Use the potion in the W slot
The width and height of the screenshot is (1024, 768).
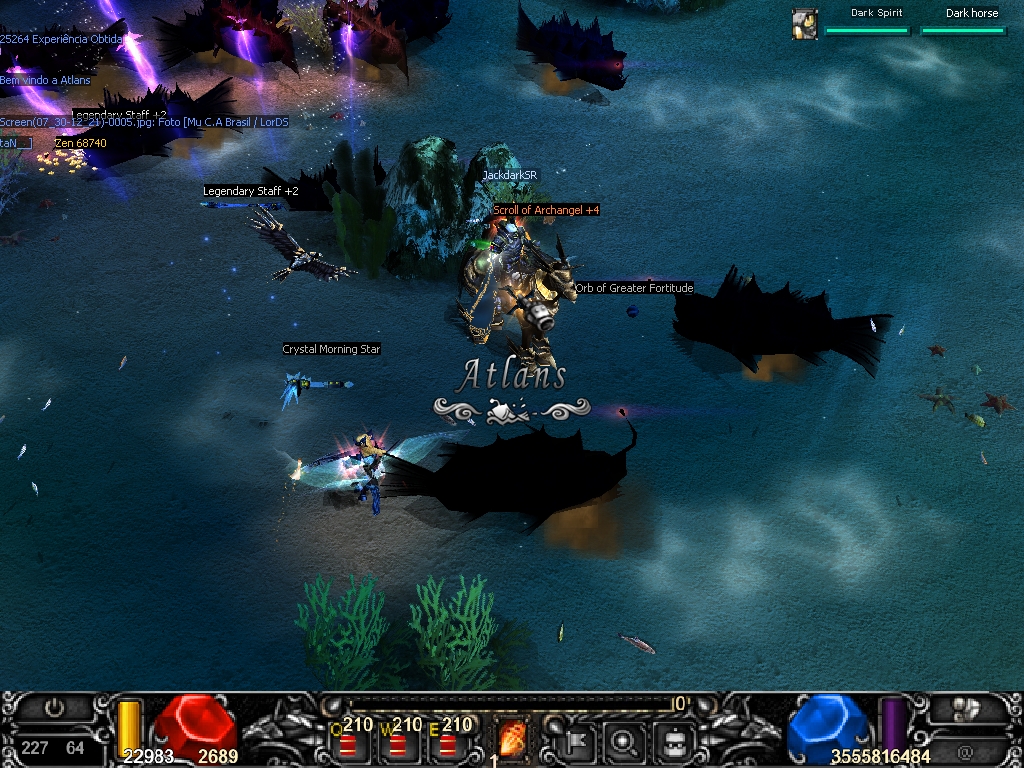398,744
